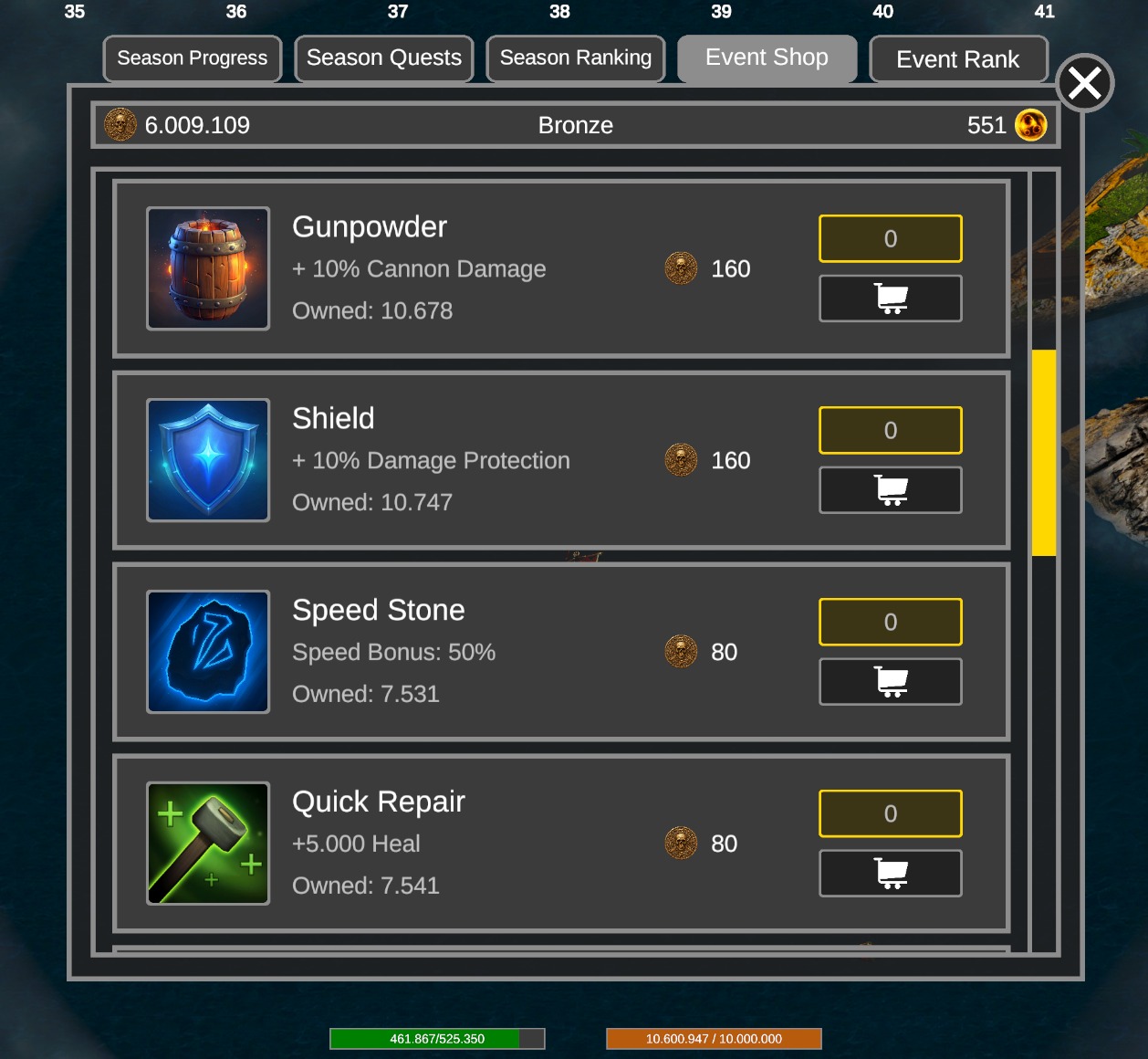Viewport: 1148px width, 1059px height.
Task: Purchase Shield using its cart button
Action: pos(890,490)
